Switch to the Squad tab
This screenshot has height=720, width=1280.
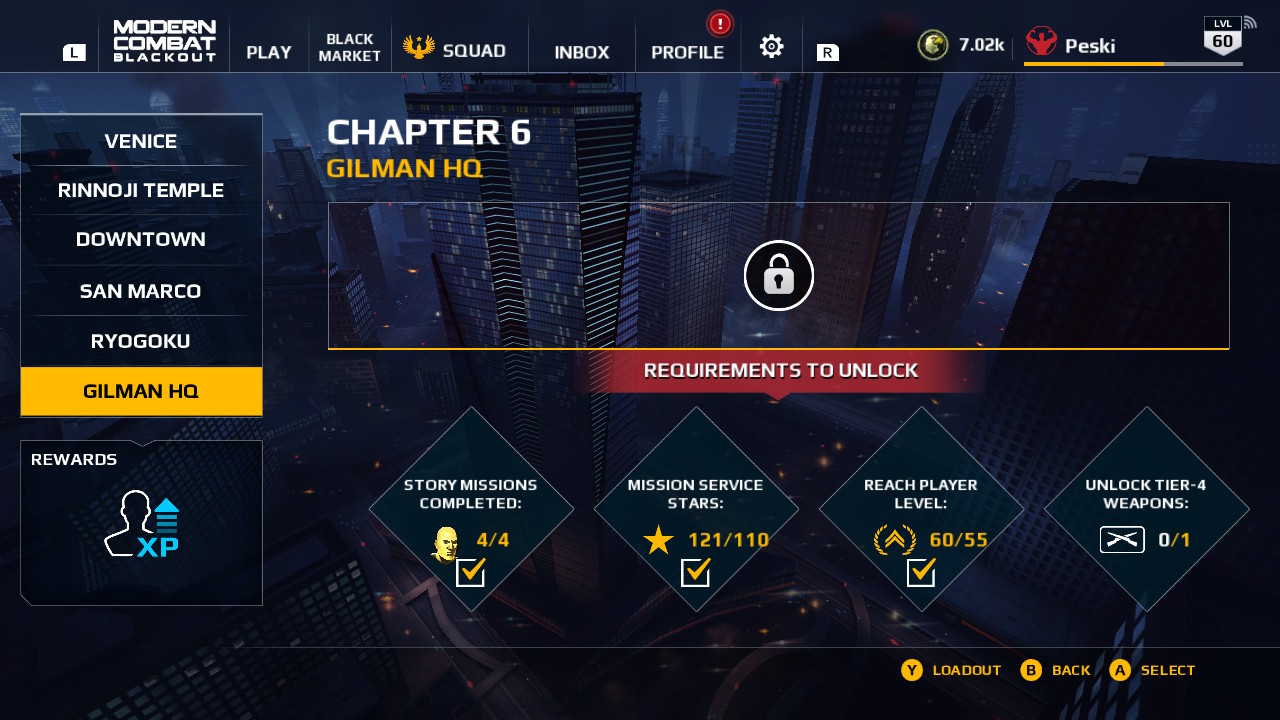coord(456,50)
